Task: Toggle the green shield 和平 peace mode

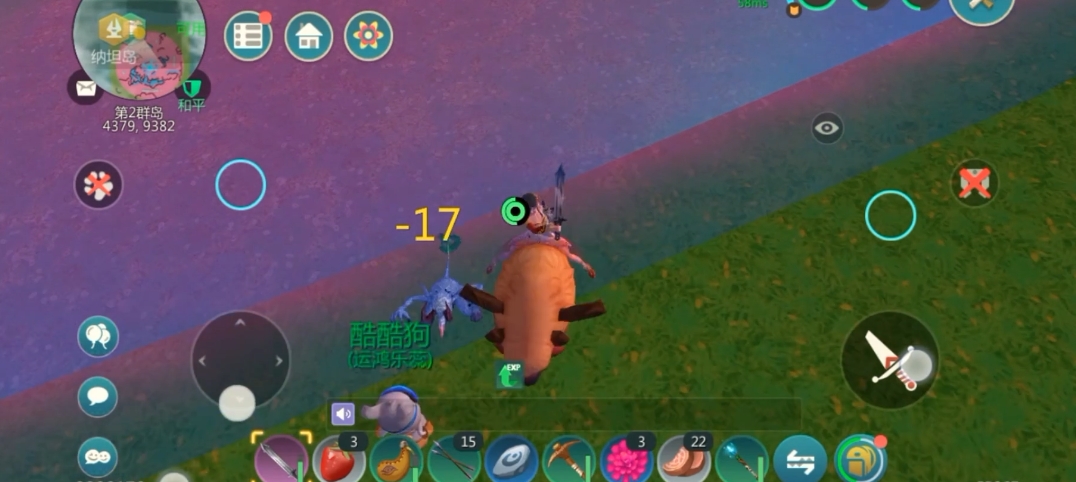Action: (192, 89)
